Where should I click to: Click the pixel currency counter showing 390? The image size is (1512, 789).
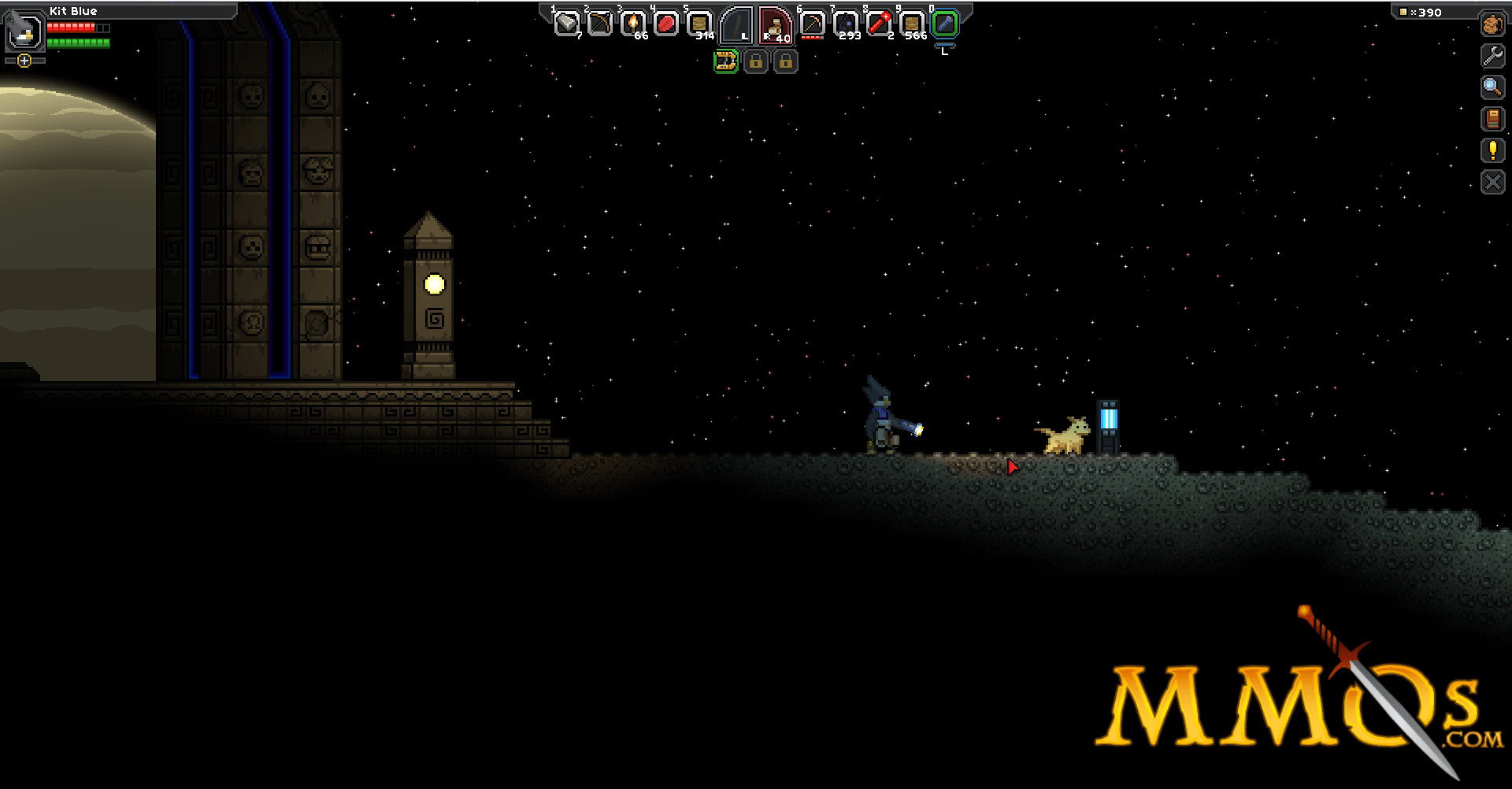pyautogui.click(x=1421, y=12)
